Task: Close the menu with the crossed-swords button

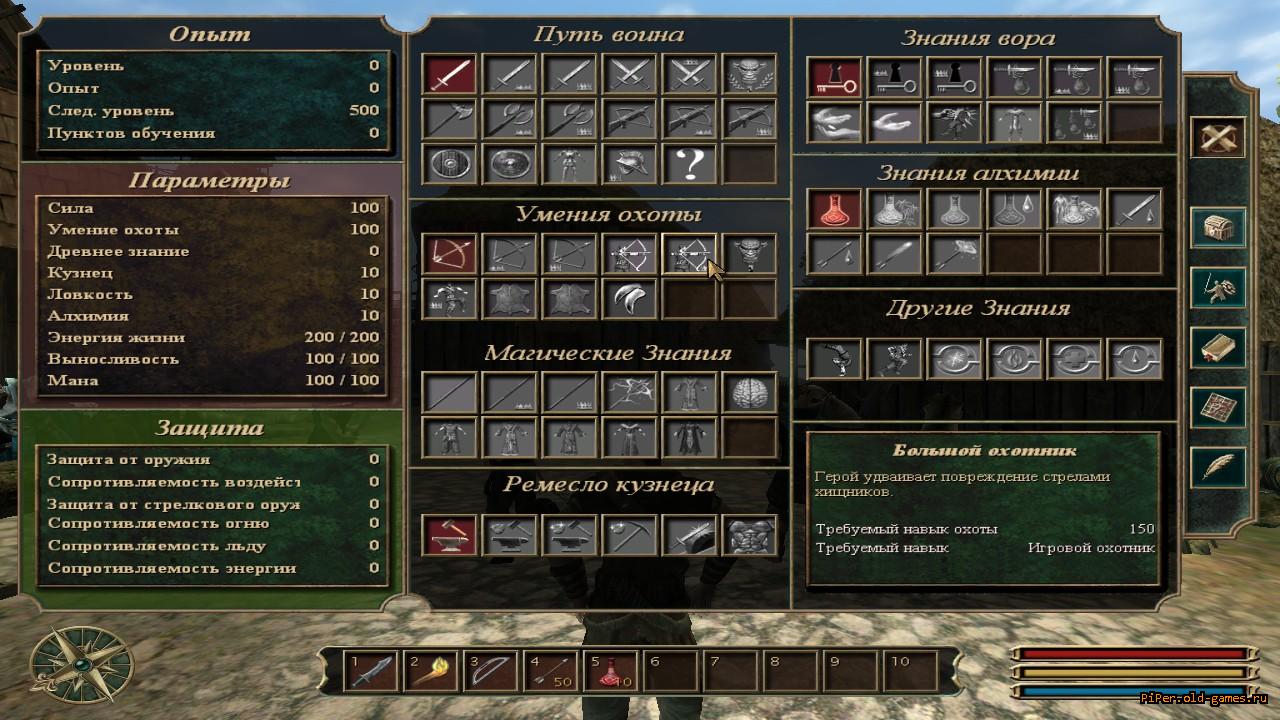Action: 1217,138
